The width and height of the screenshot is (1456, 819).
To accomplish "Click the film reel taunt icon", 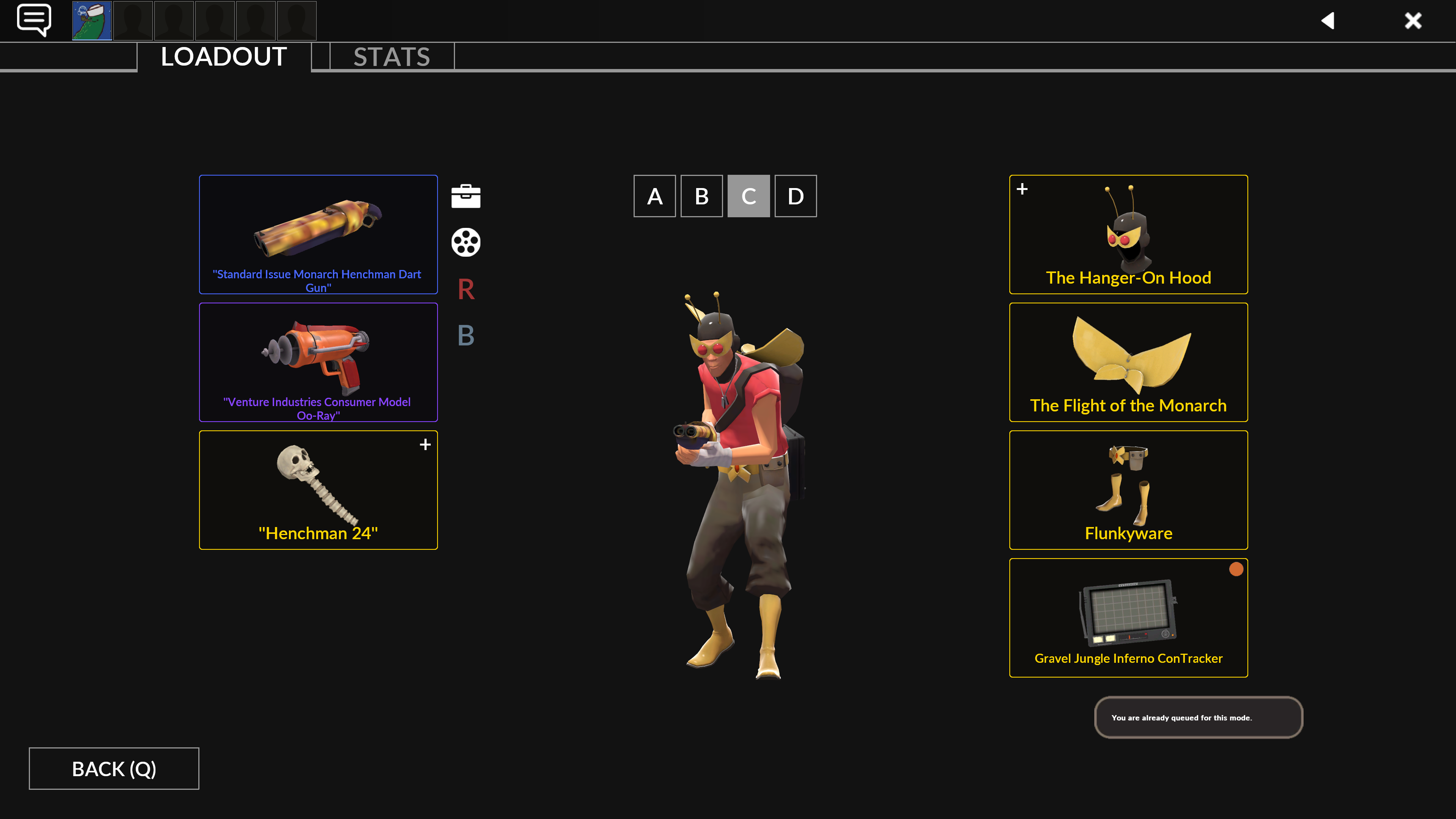I will (x=466, y=242).
